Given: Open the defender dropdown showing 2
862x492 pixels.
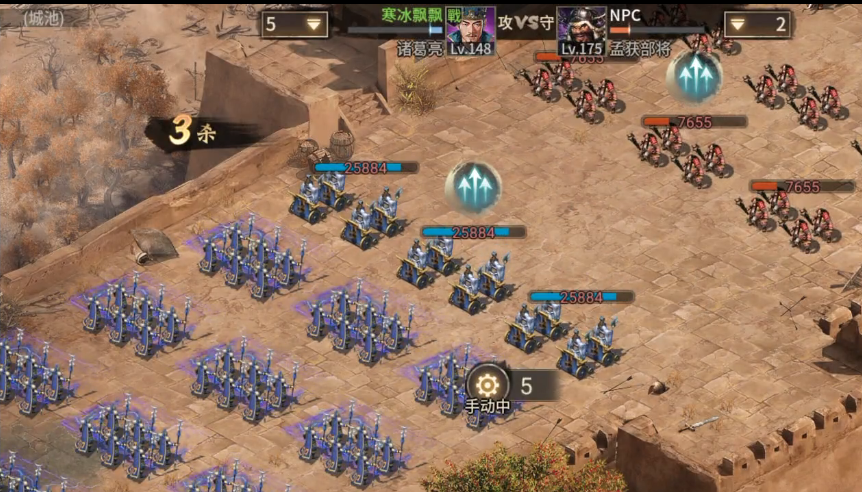Looking at the screenshot, I should (x=757, y=25).
